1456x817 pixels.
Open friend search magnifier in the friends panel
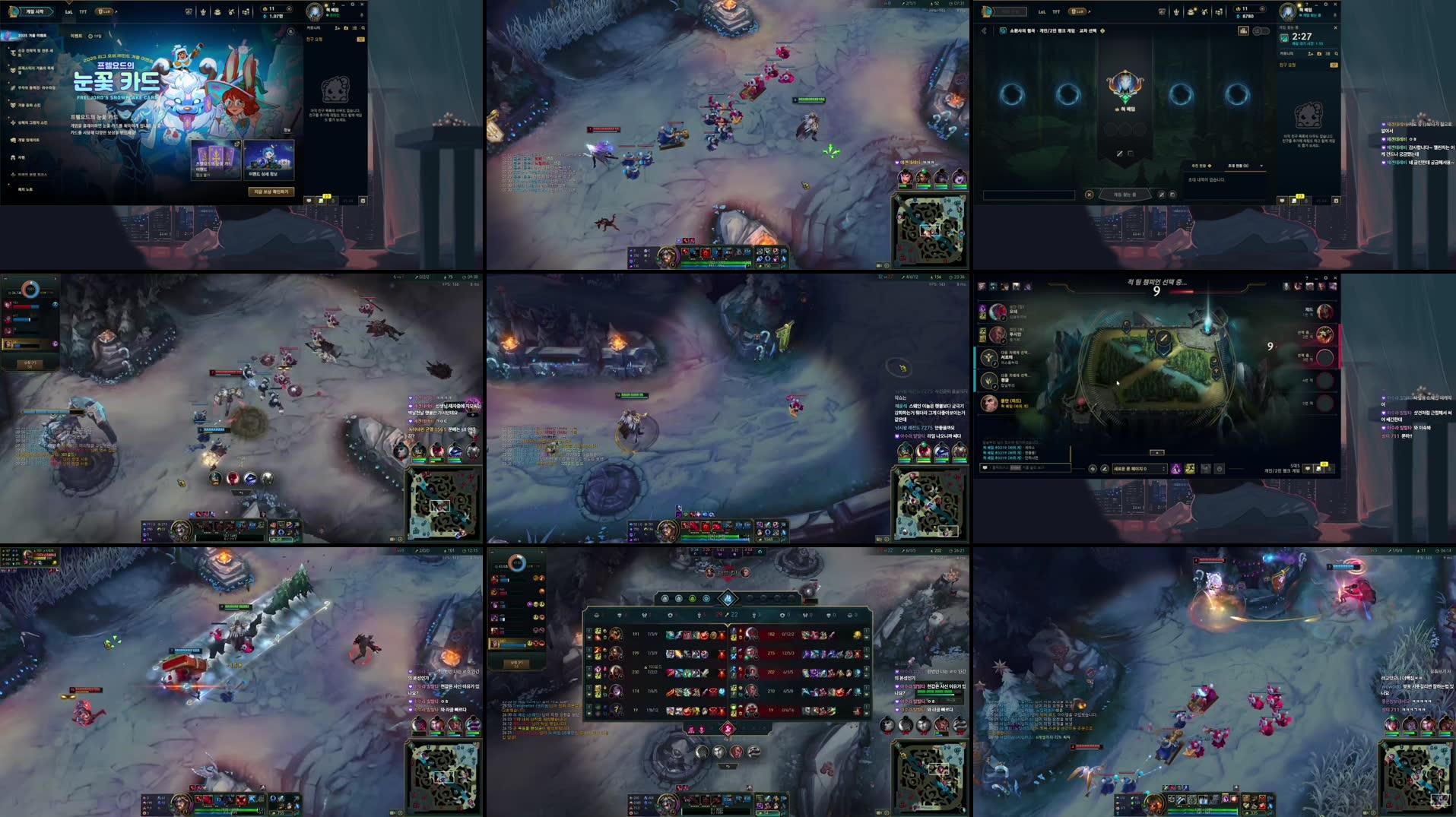pos(1337,54)
